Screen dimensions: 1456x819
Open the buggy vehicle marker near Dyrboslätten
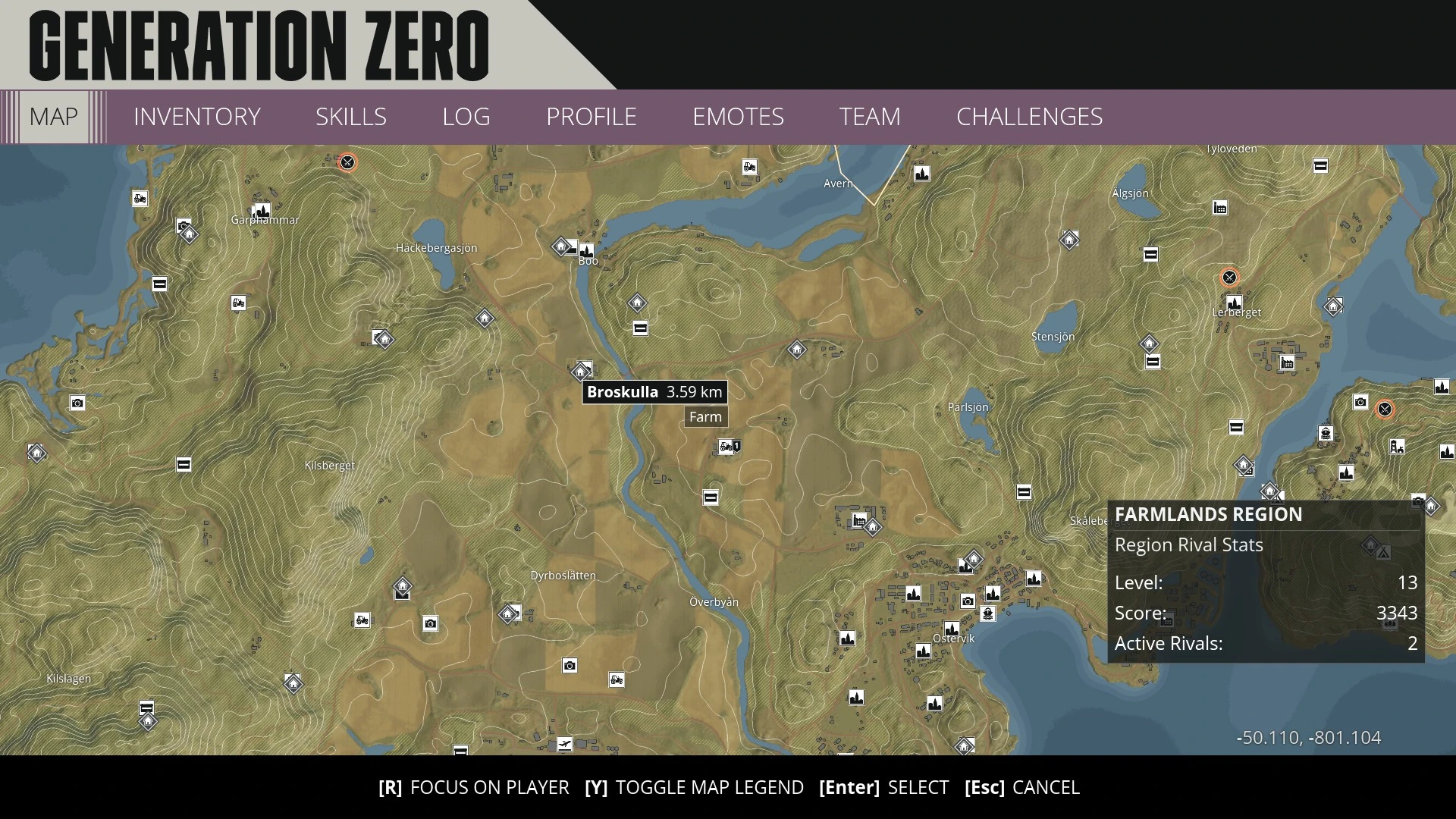click(617, 681)
